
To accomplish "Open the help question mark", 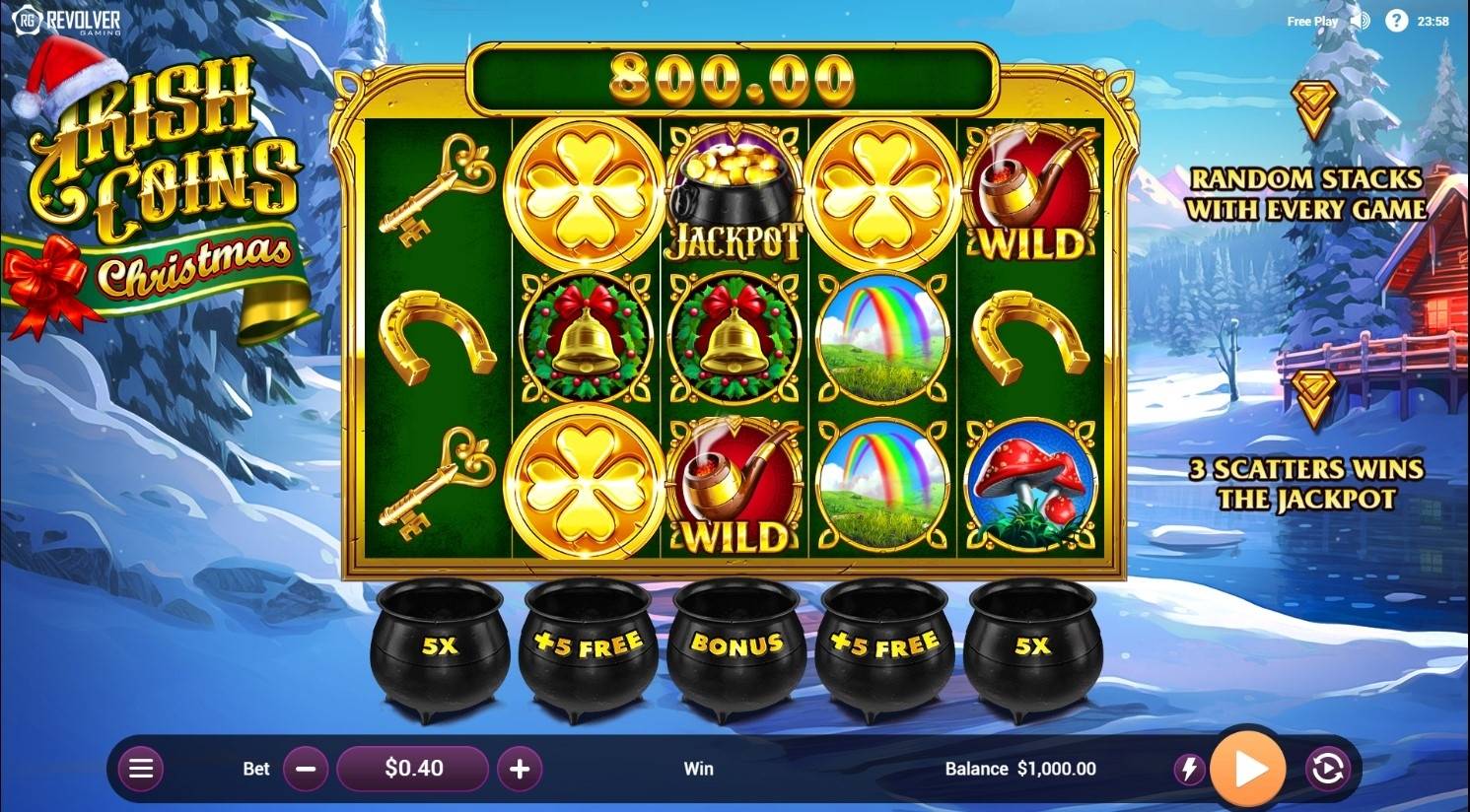I will point(1396,21).
